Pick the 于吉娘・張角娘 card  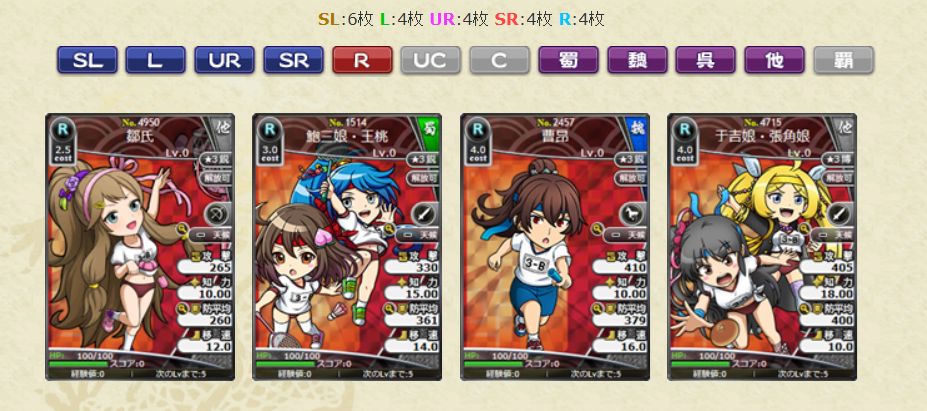[762, 246]
